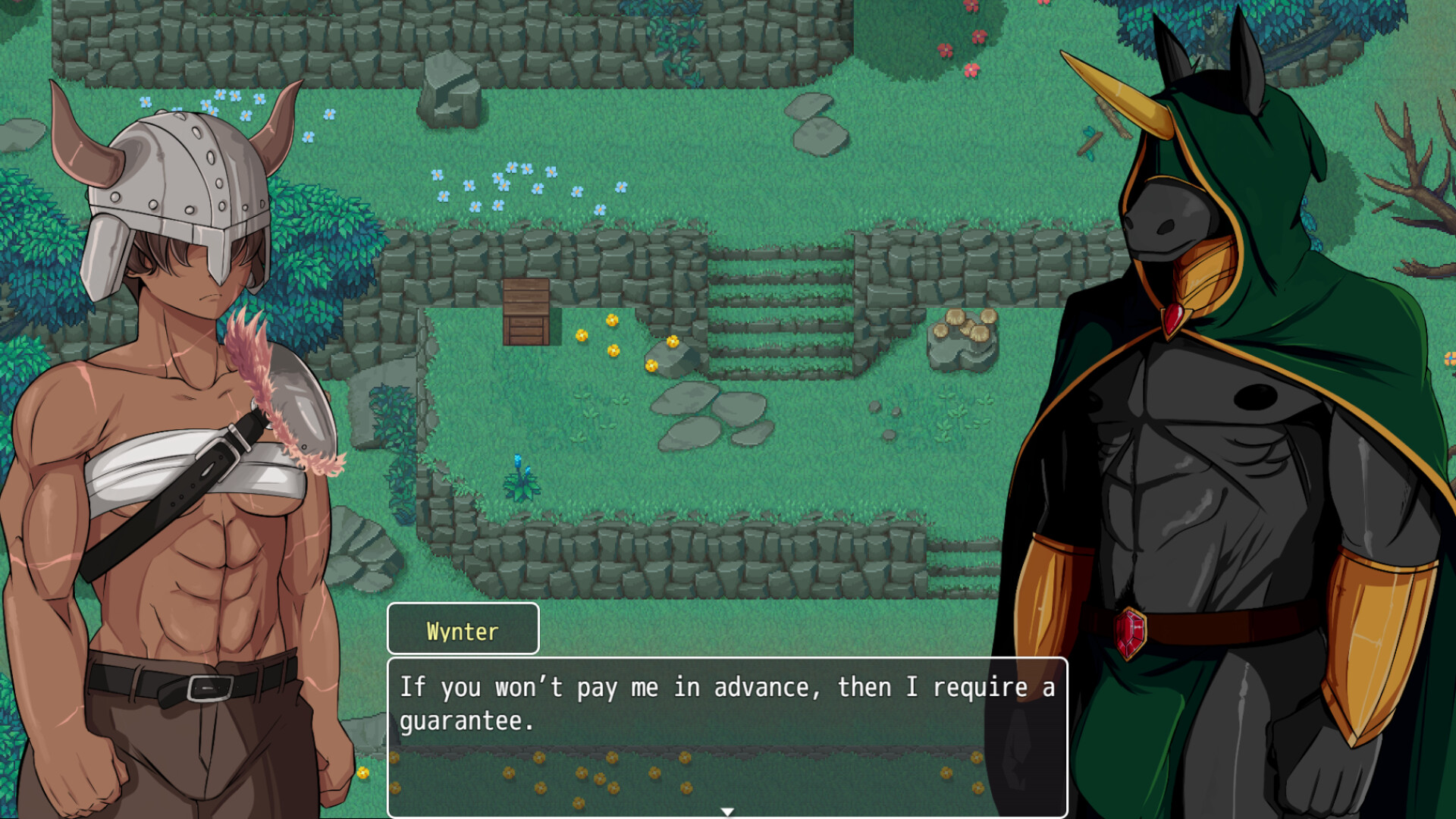
Task: Click the continue arrow below the dialogue box
Action: (729, 810)
